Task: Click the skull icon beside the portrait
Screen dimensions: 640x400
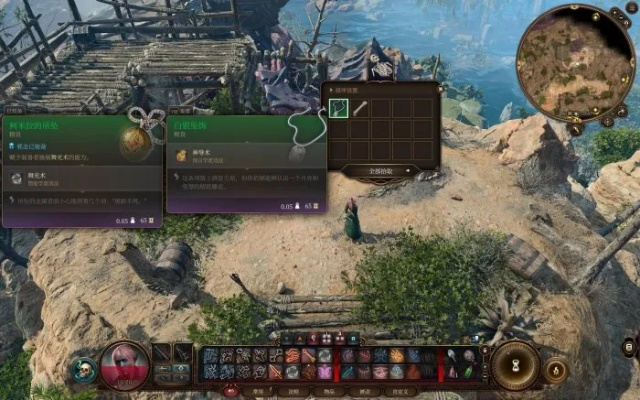Action: click(x=84, y=369)
